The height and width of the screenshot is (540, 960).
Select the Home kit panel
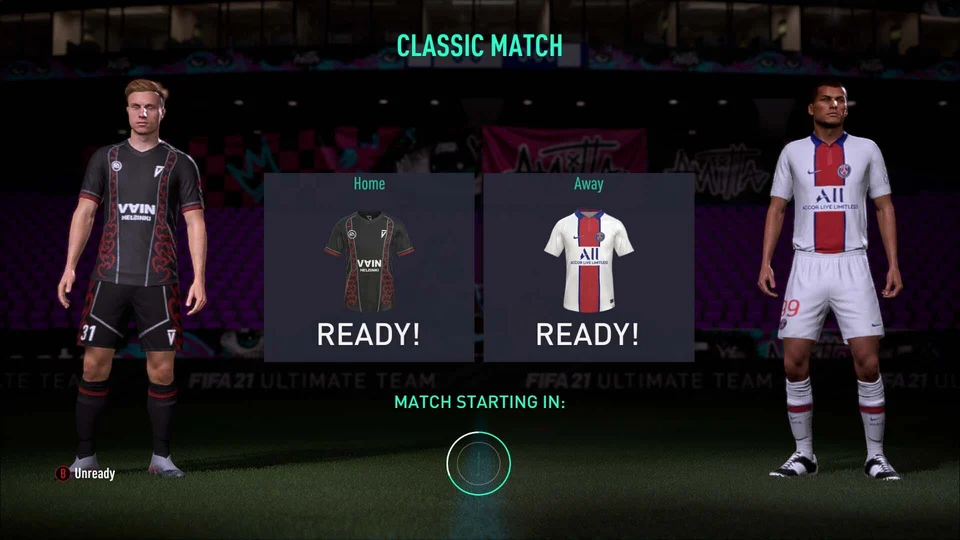coord(369,267)
